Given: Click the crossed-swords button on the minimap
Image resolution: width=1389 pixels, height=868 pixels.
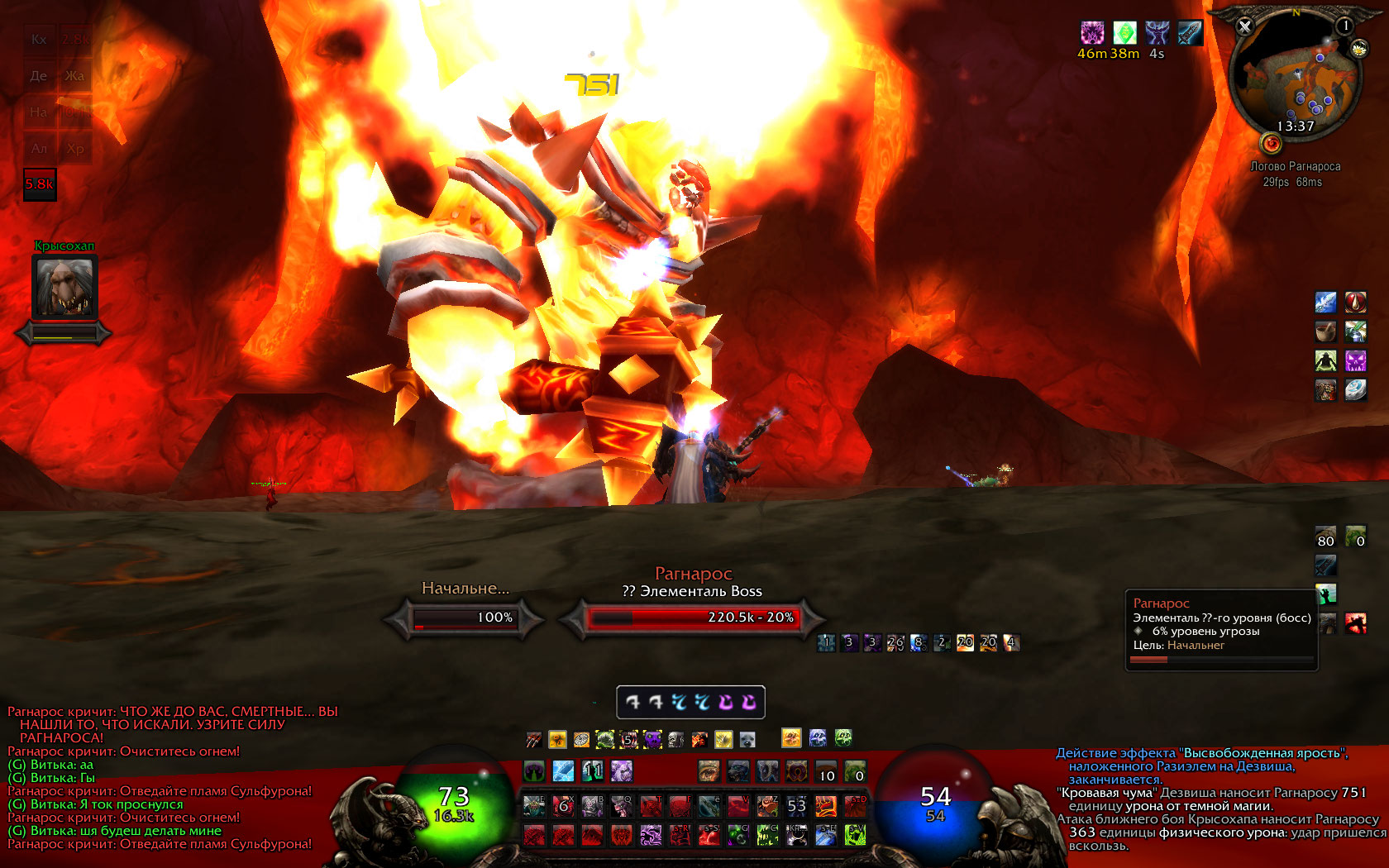Looking at the screenshot, I should tap(1244, 26).
